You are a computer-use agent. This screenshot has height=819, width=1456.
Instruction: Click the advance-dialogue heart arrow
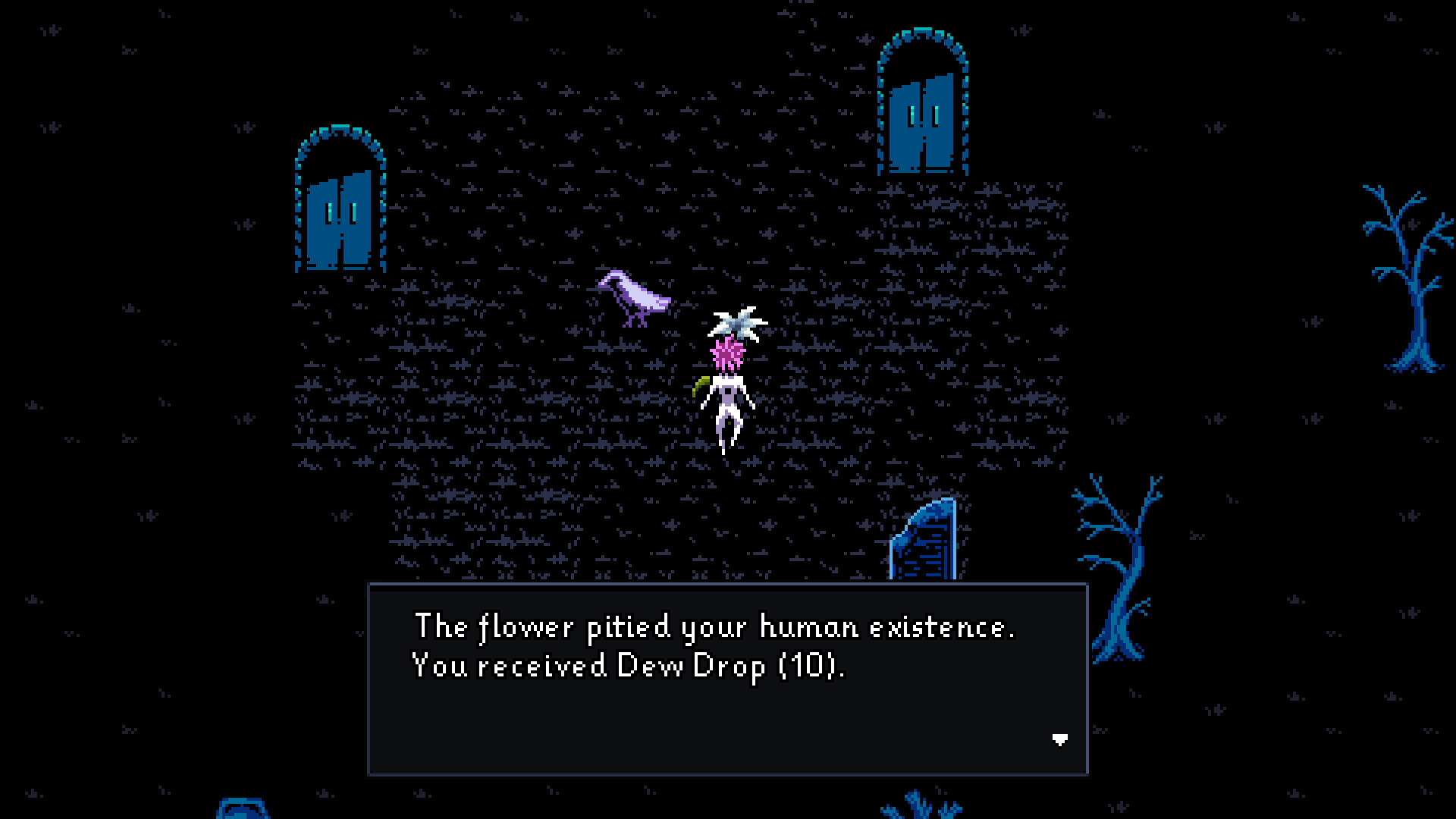tap(1059, 739)
